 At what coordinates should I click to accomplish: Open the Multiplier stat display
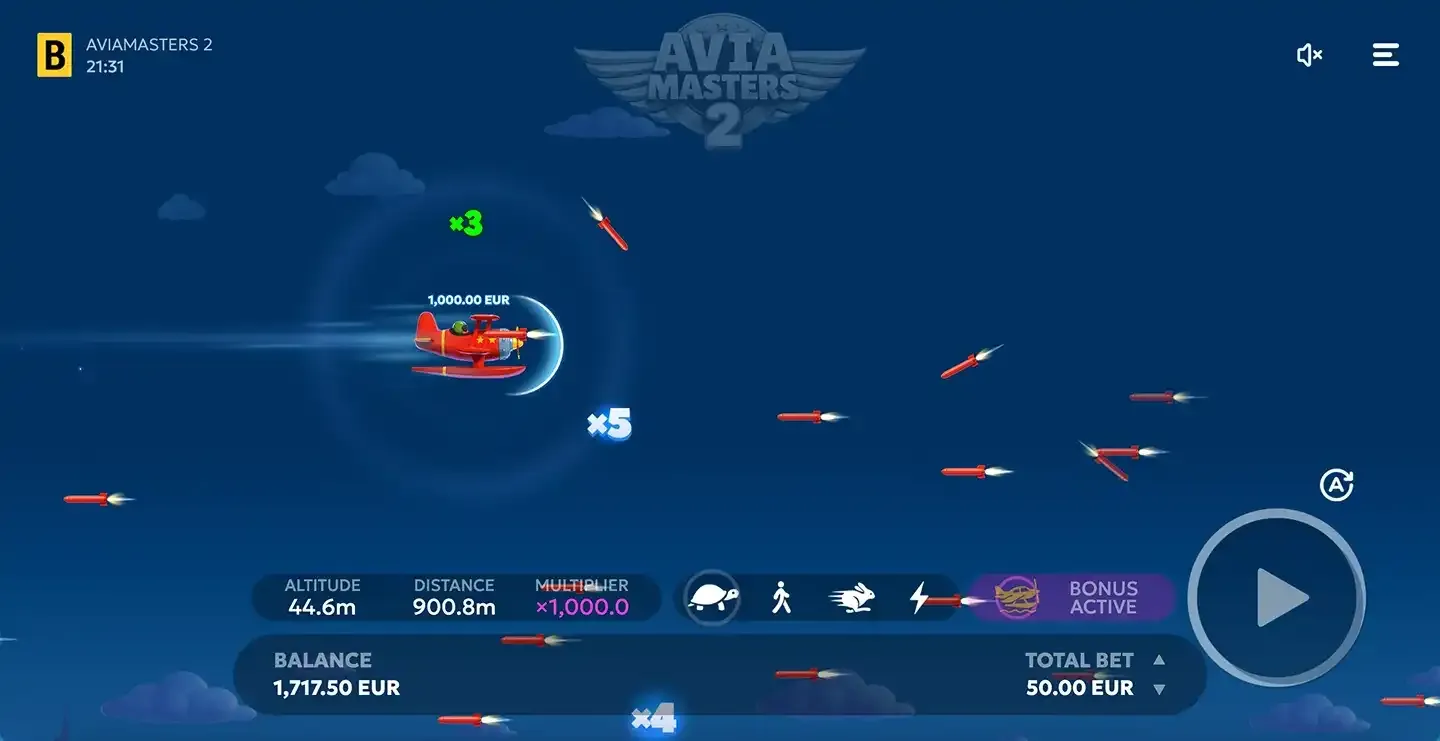tap(584, 597)
